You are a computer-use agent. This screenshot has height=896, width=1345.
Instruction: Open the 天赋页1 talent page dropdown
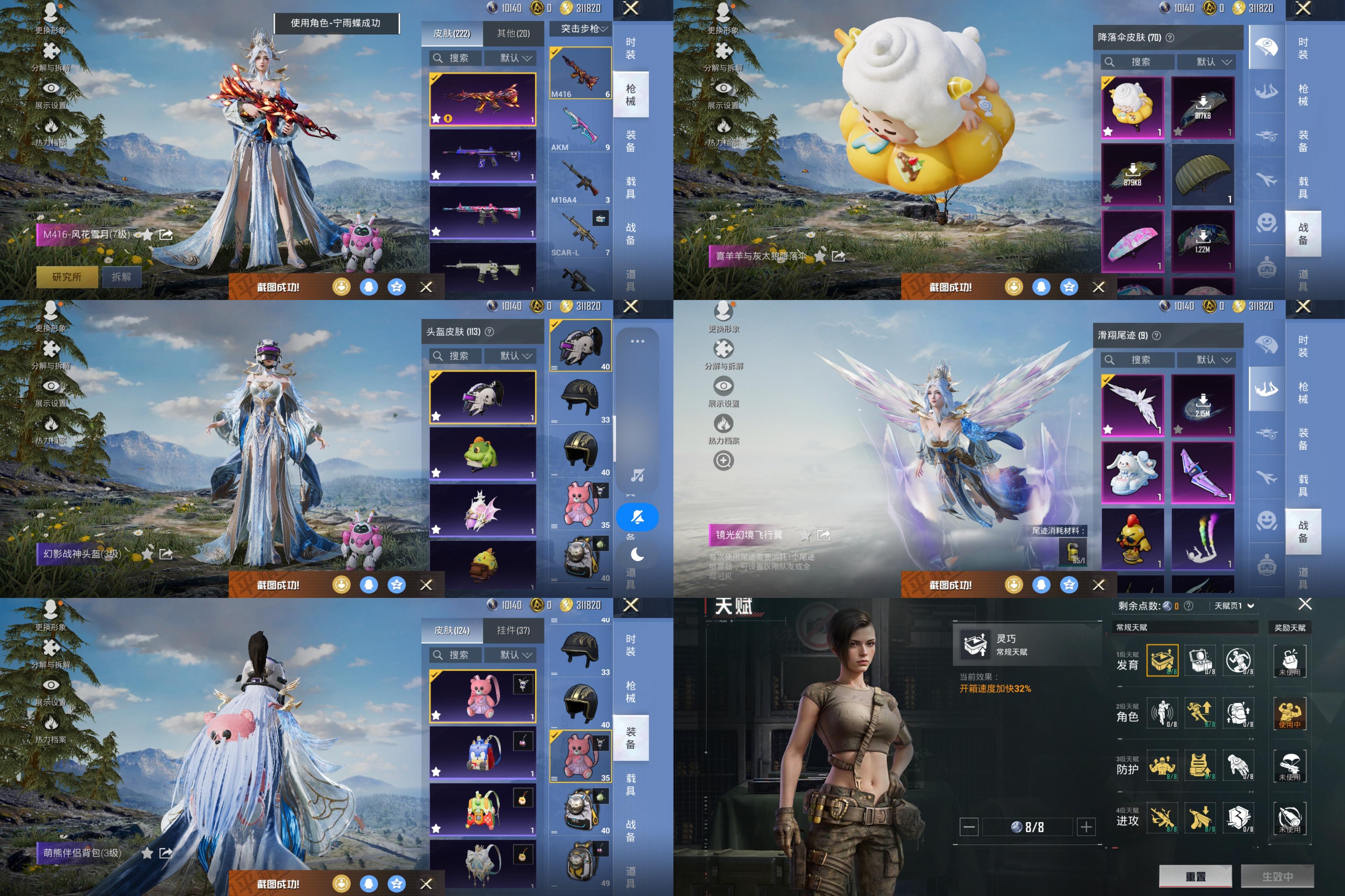[x=1234, y=606]
